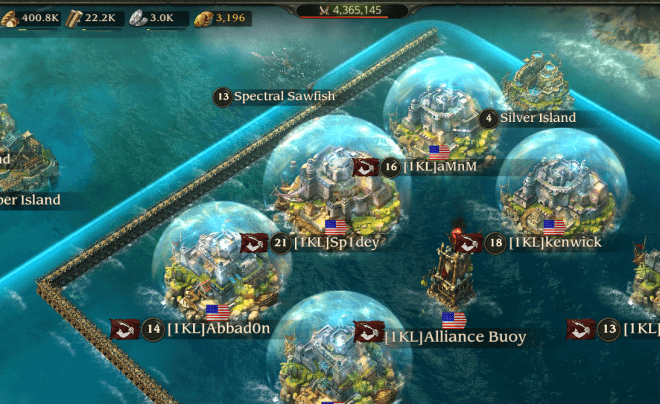Viewport: 660px width, 404px height.
Task: Click the Silver Island map label
Action: click(537, 118)
